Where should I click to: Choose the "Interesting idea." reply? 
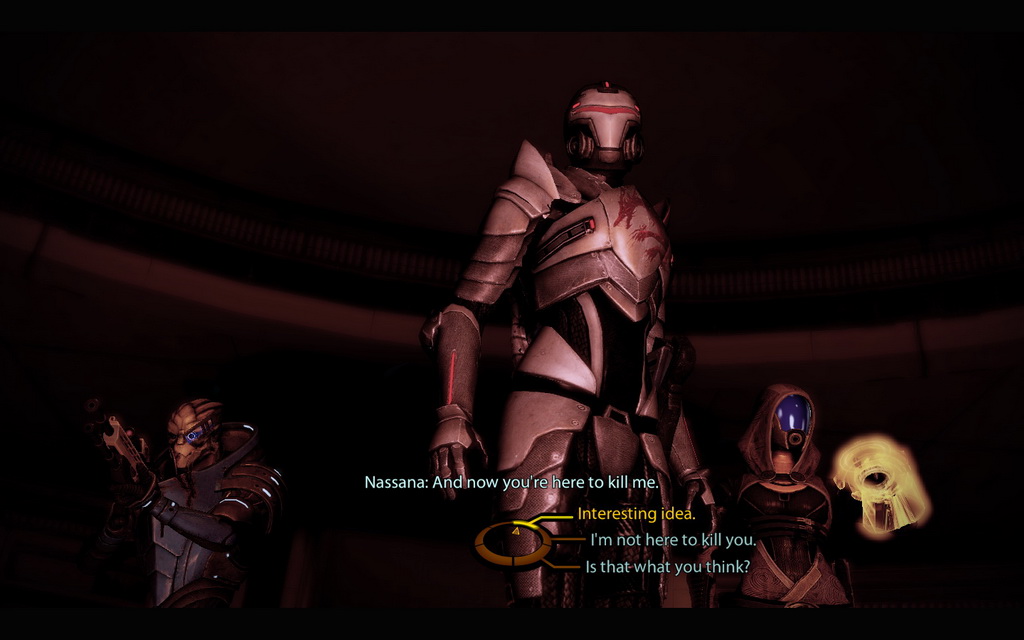[636, 515]
